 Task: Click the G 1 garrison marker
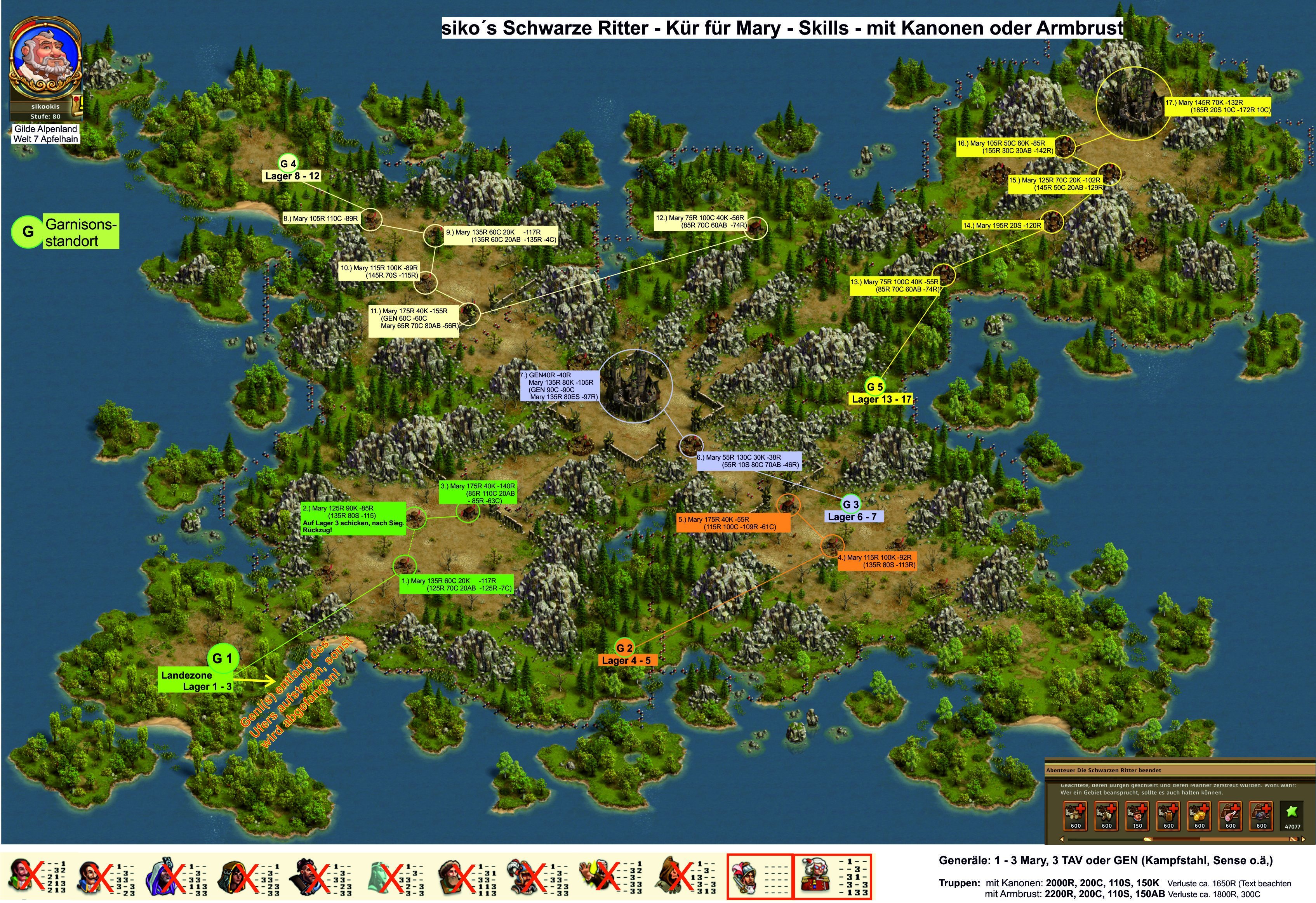[223, 658]
